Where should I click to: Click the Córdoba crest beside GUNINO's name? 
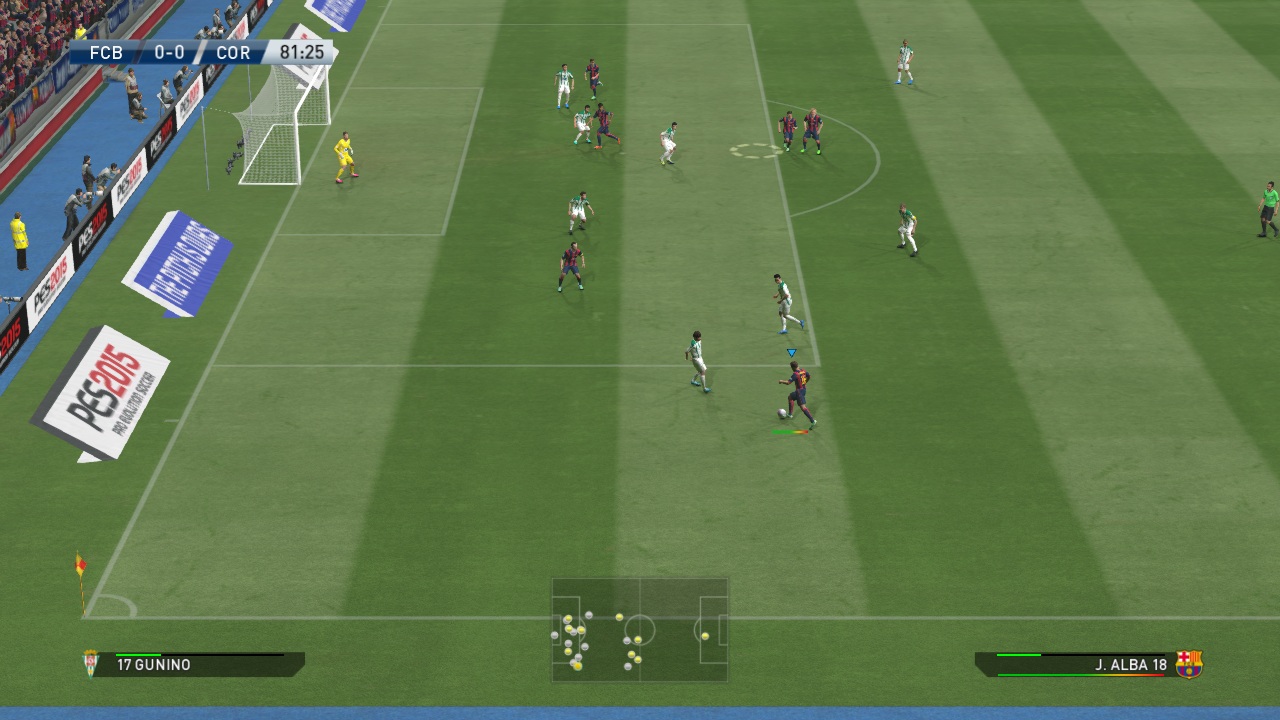(88, 661)
